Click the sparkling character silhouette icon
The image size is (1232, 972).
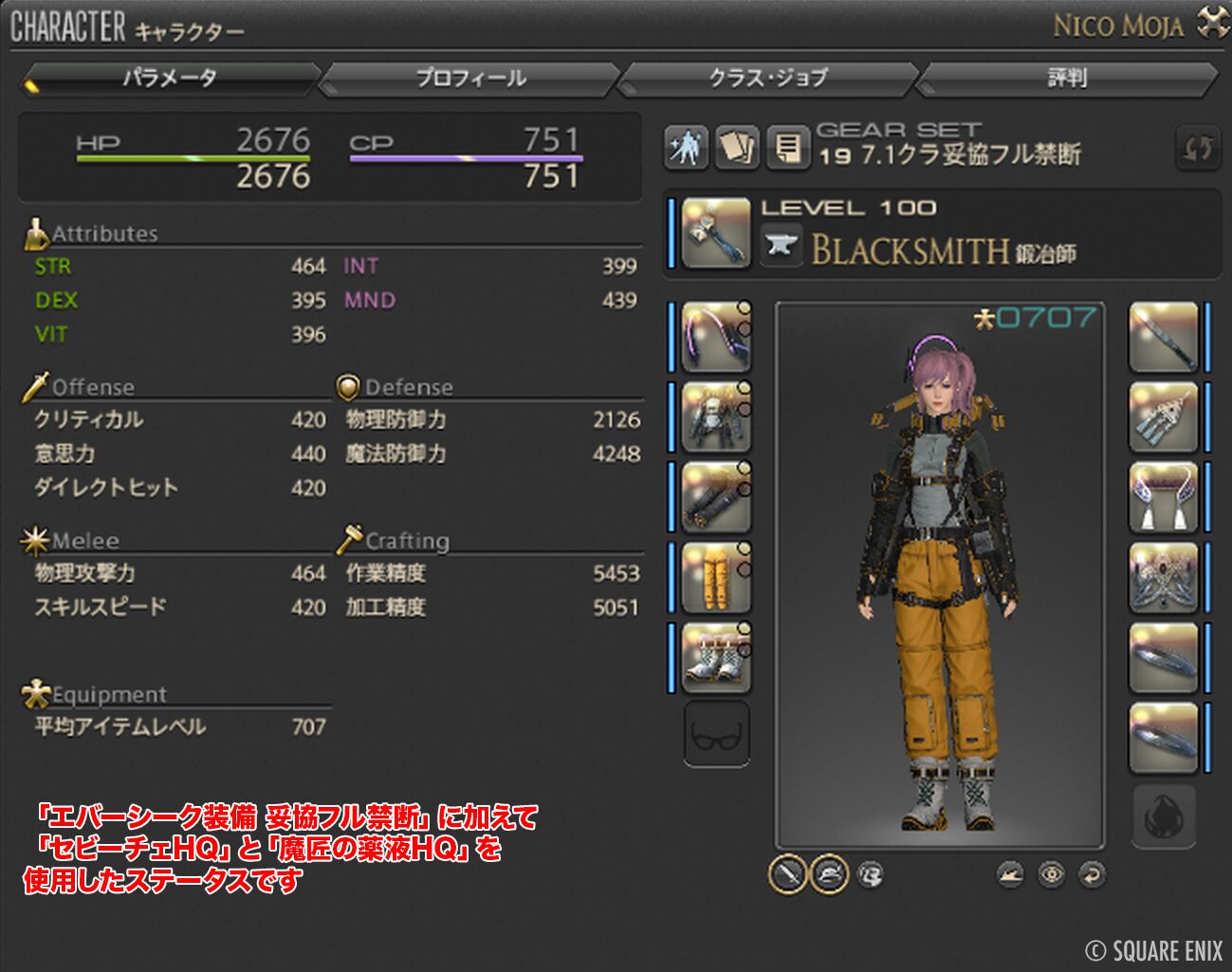686,147
